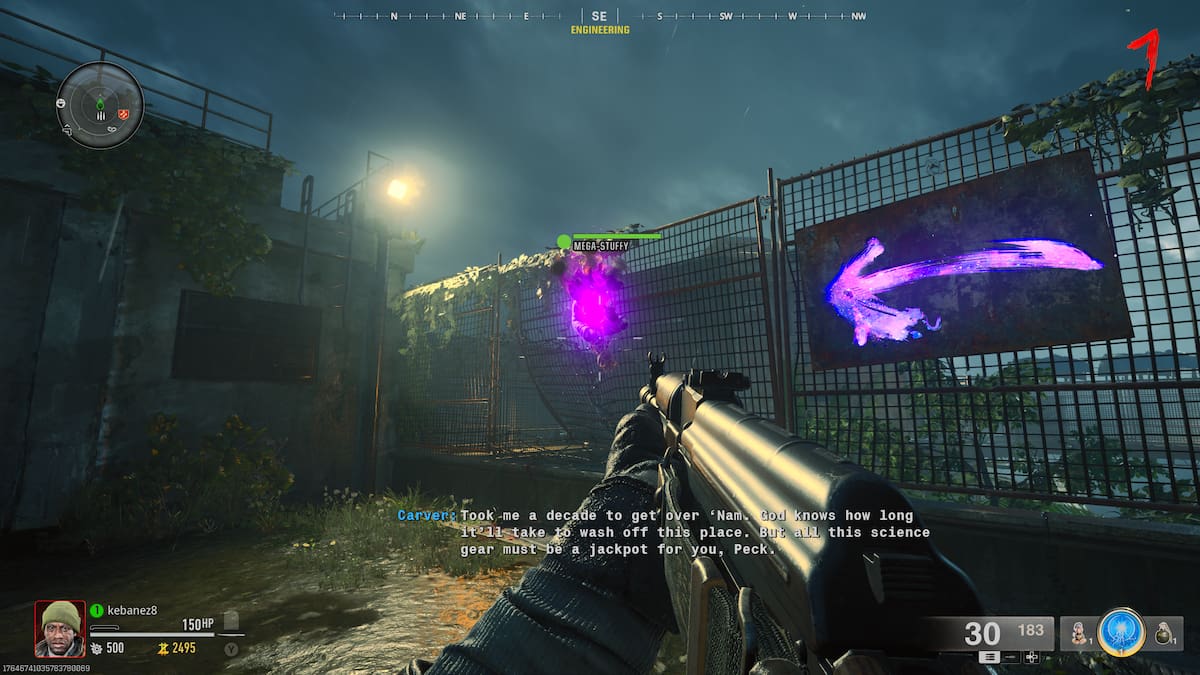Select the monkey bomb tactical slot
Viewport: 1200px width, 675px height.
(1078, 633)
